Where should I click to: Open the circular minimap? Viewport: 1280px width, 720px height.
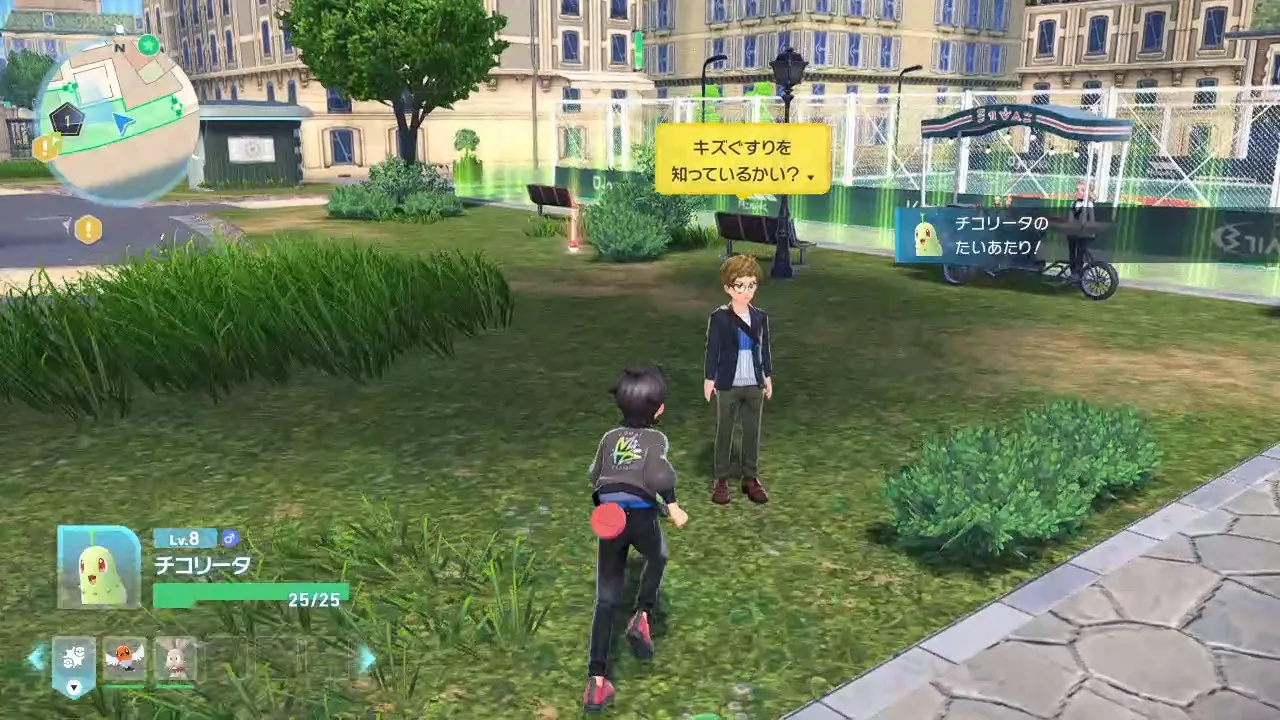(118, 121)
